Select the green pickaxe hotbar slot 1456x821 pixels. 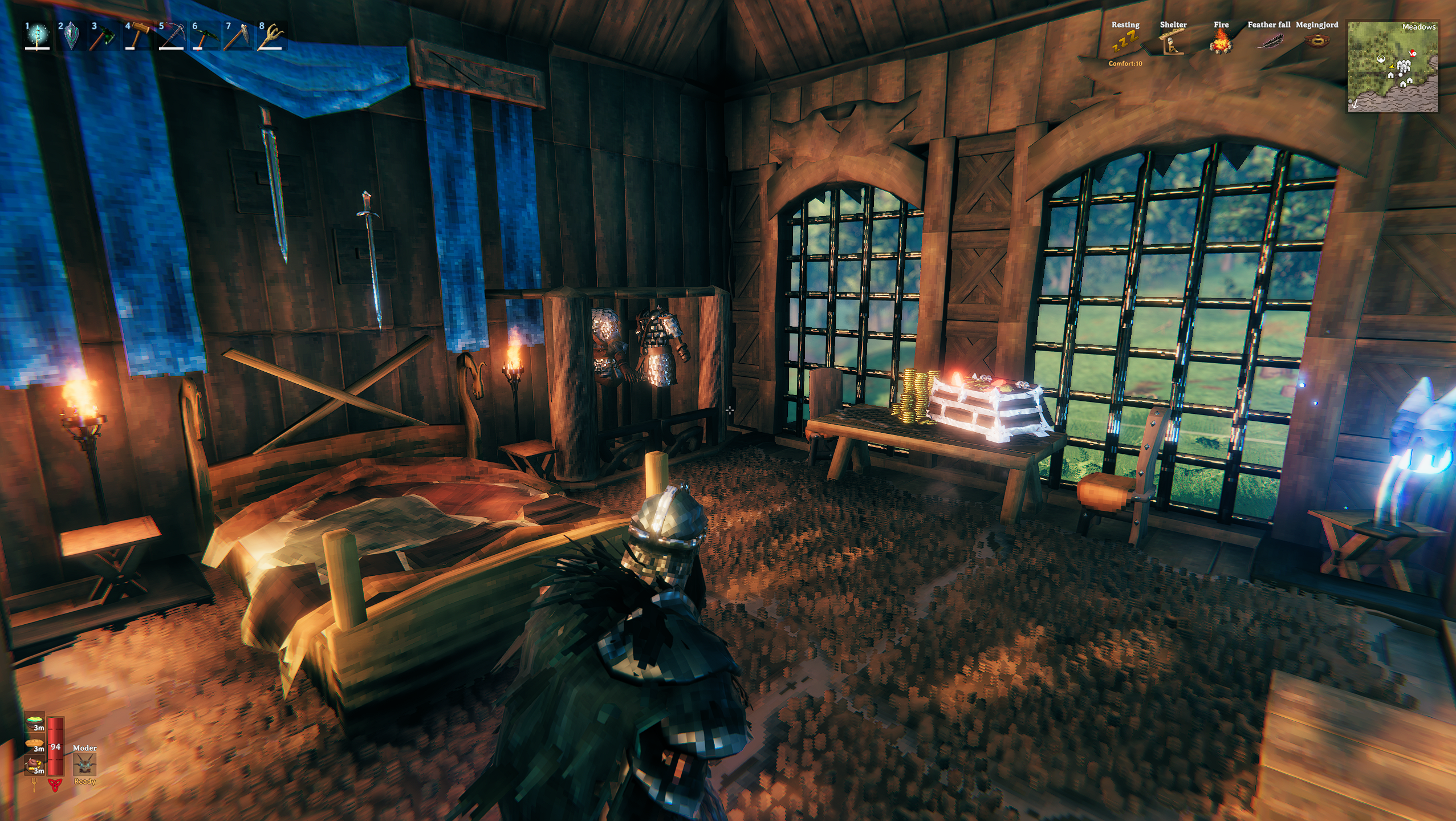(205, 36)
